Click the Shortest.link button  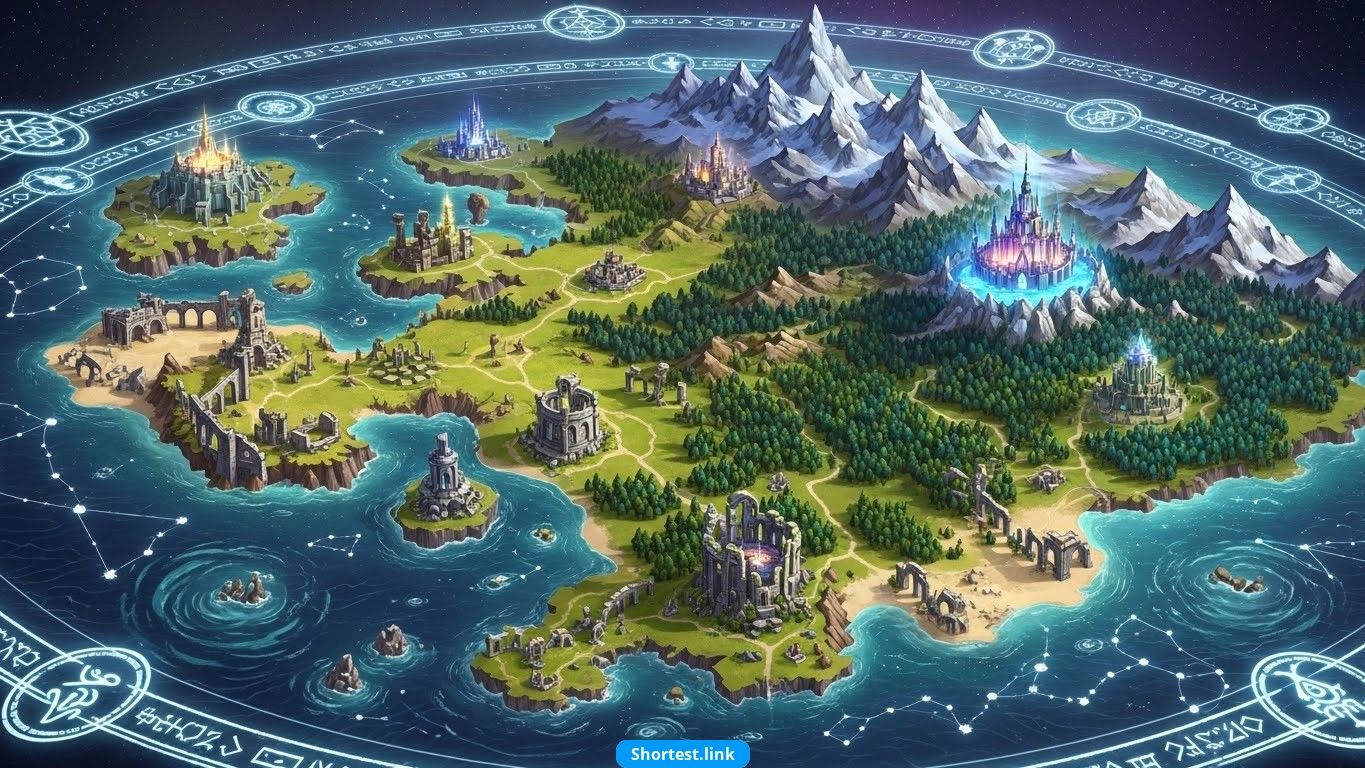(x=682, y=754)
